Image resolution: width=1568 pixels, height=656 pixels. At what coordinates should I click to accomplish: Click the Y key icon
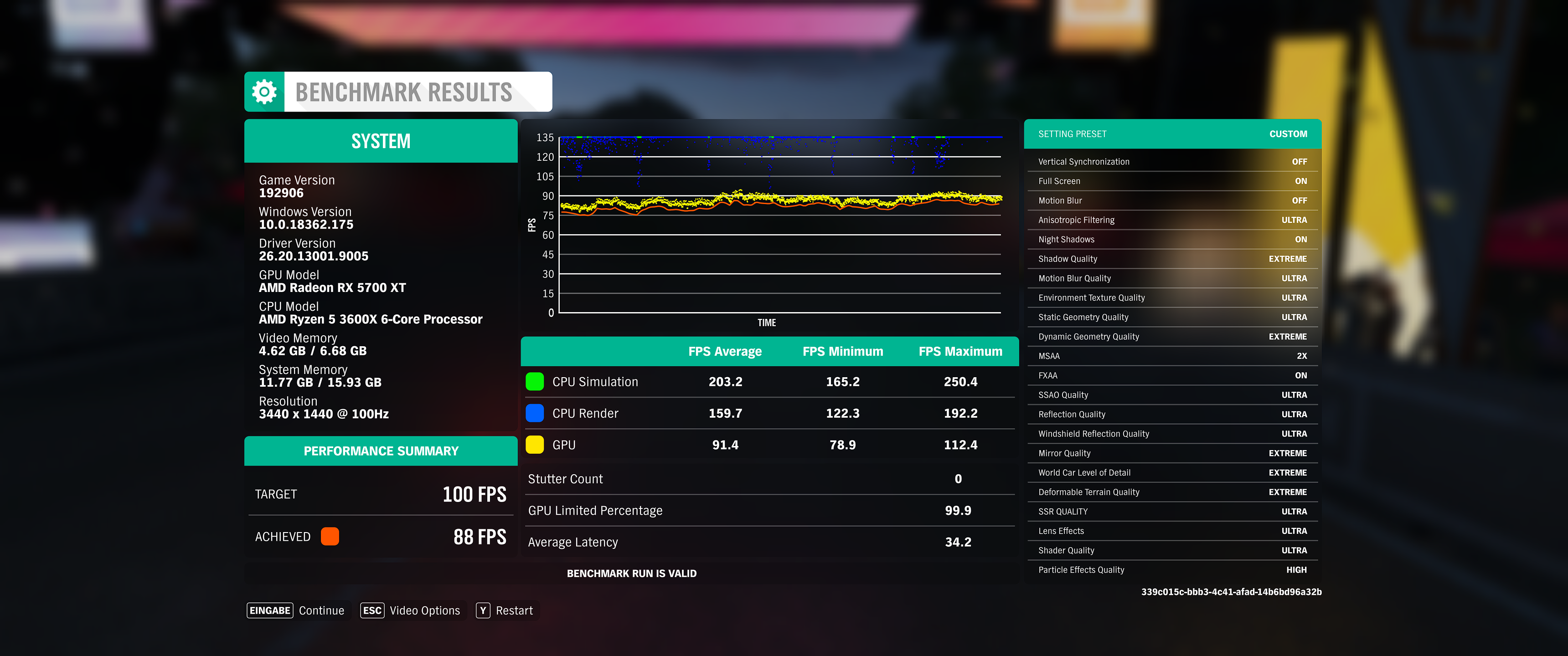click(x=482, y=610)
